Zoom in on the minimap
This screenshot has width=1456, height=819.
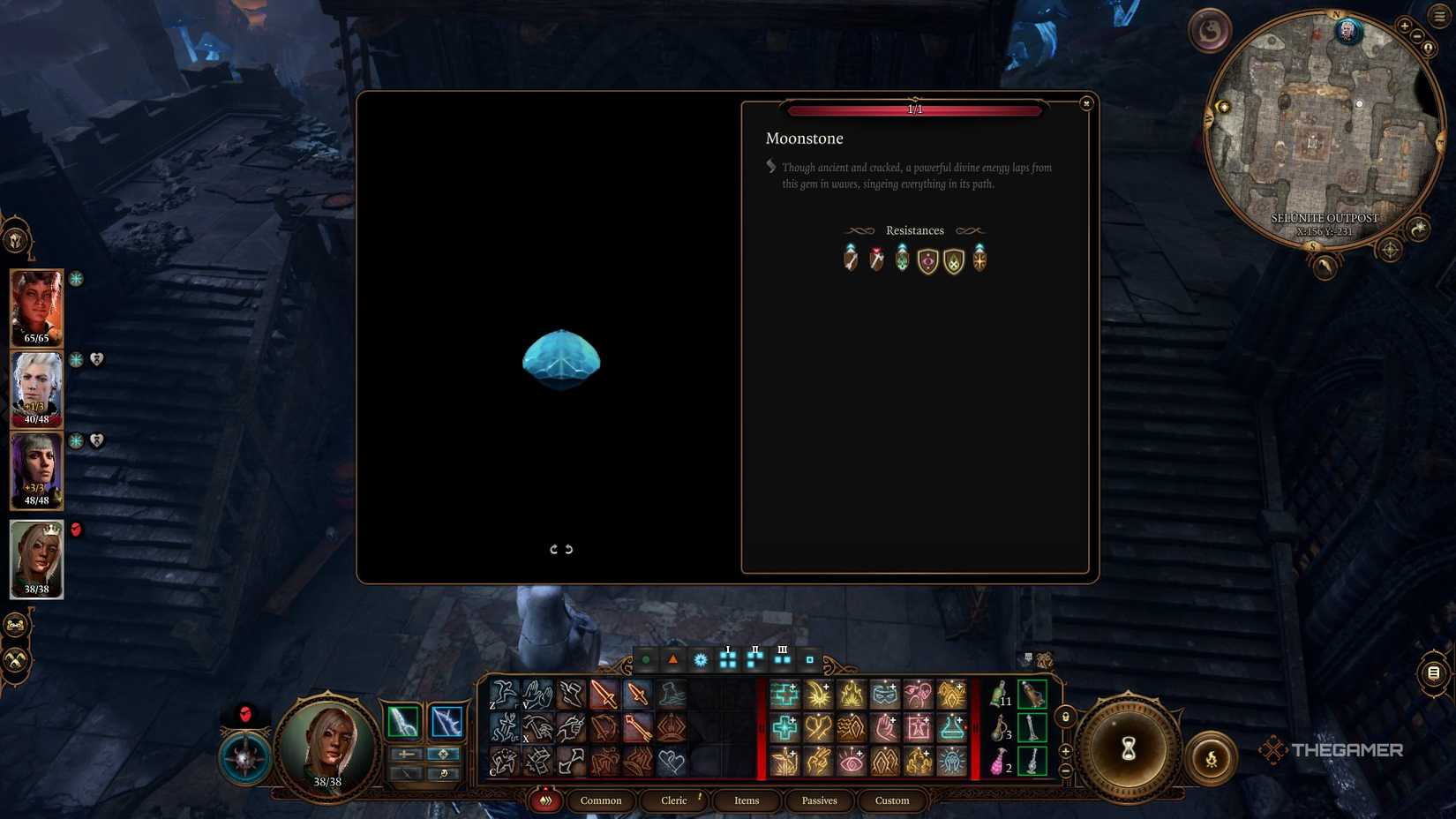click(1404, 25)
